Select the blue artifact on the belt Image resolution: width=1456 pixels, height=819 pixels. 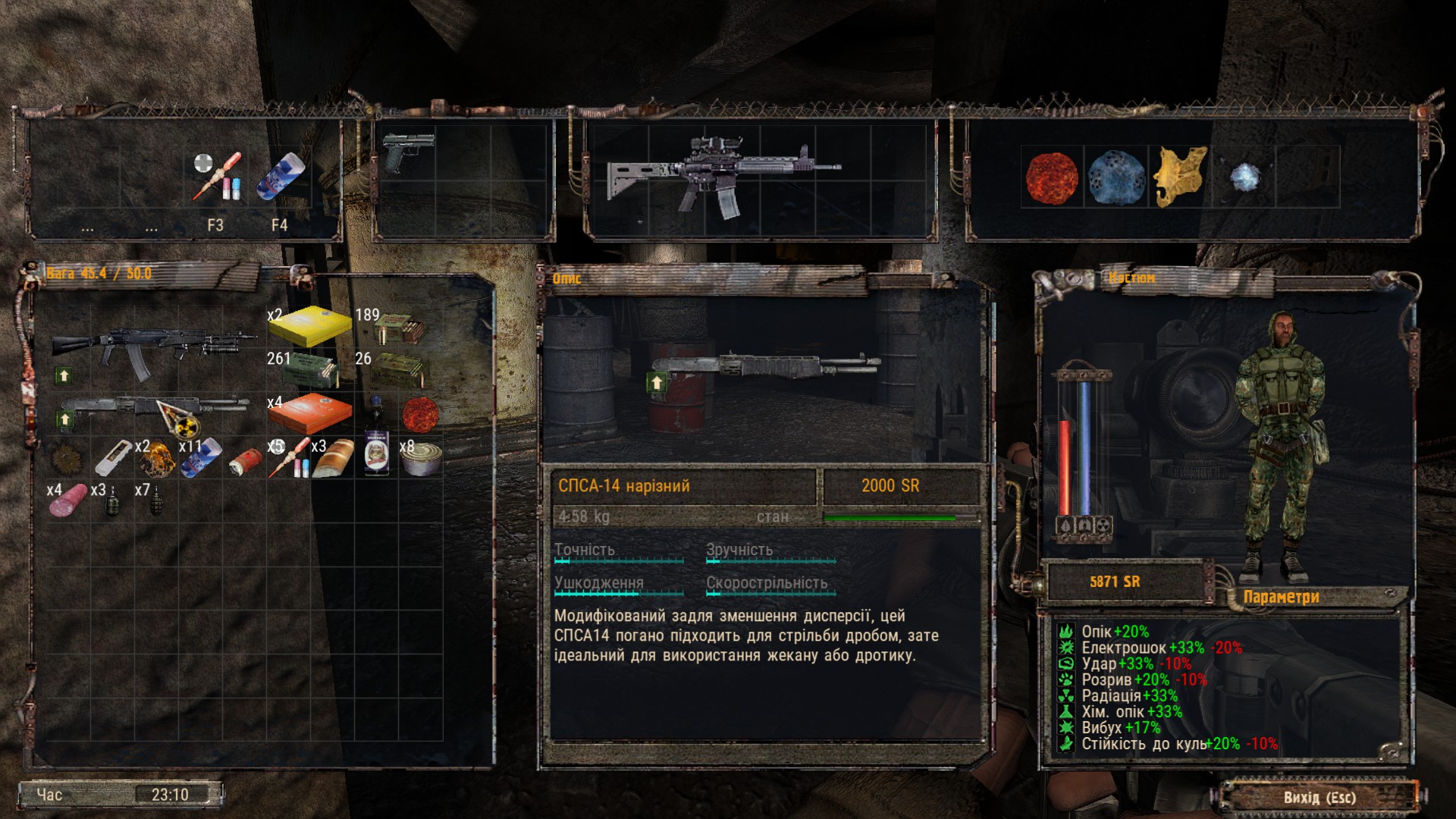tap(1116, 179)
